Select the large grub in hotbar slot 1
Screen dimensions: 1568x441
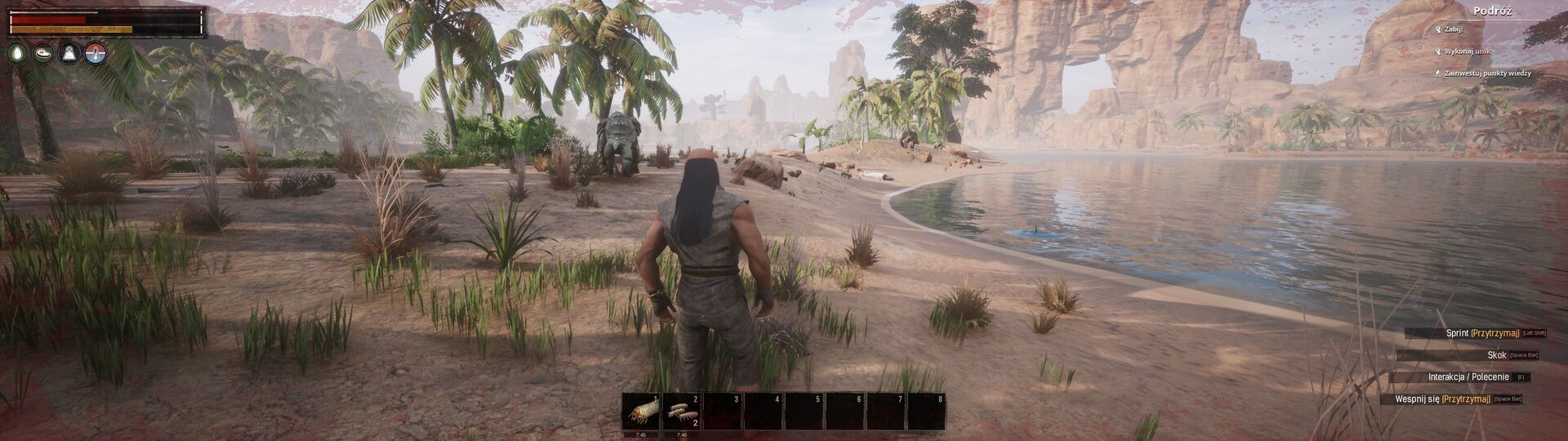640,412
